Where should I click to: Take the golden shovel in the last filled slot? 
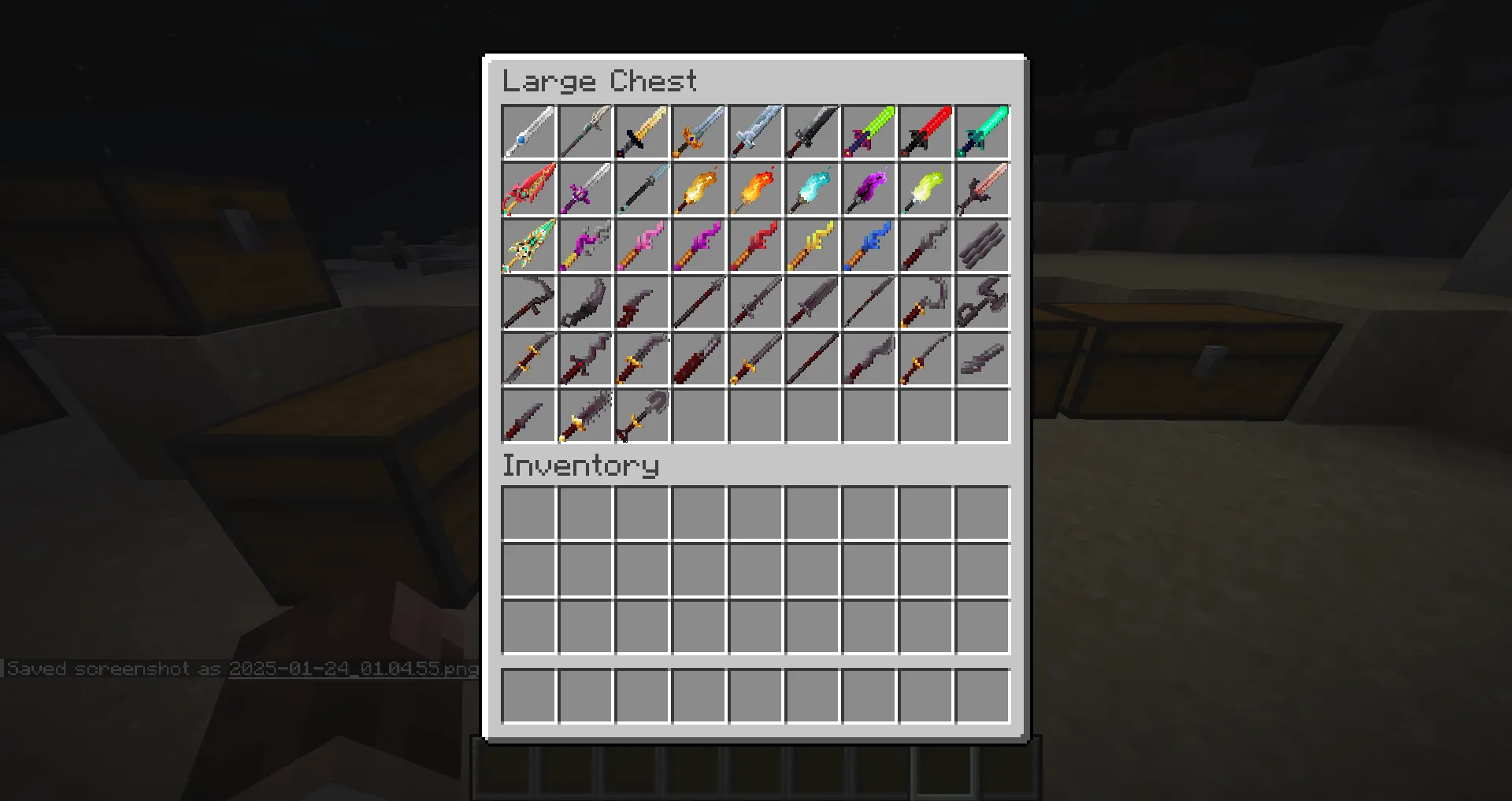tap(642, 415)
